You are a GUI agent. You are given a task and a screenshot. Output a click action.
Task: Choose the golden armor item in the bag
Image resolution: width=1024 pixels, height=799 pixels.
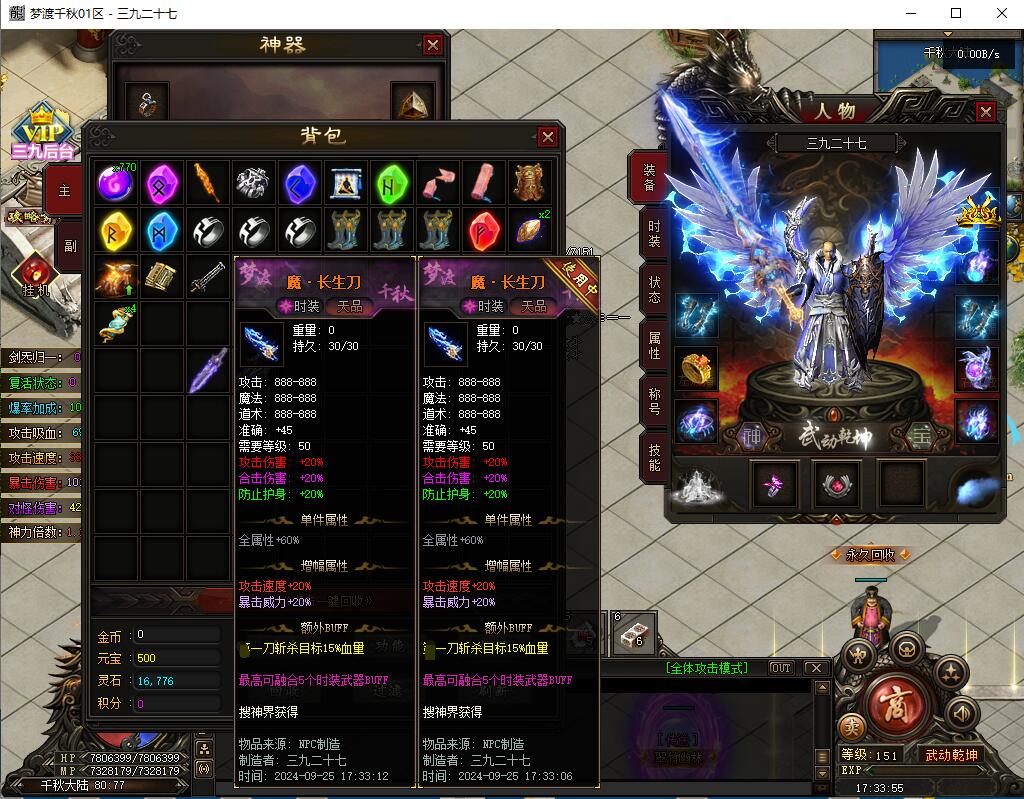[530, 183]
